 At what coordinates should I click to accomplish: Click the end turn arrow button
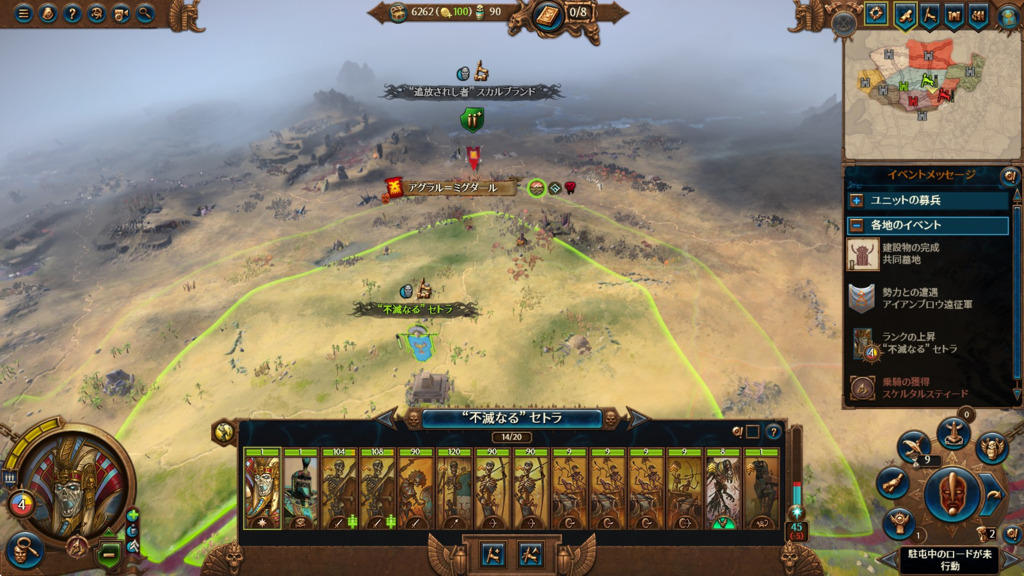click(990, 493)
